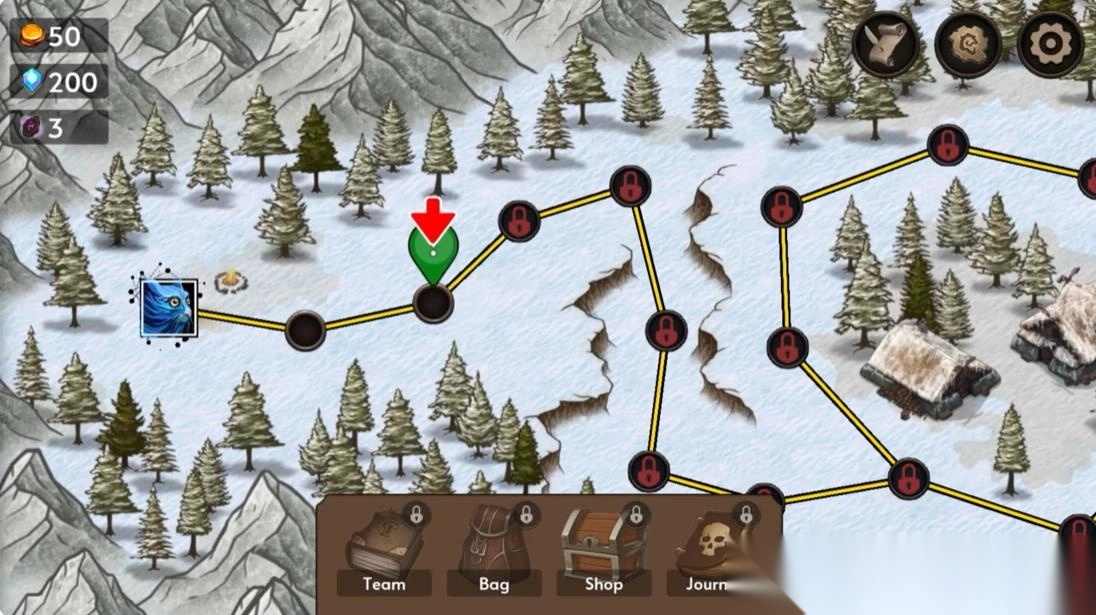Select the empty node beside the creature portrait

[x=305, y=330]
